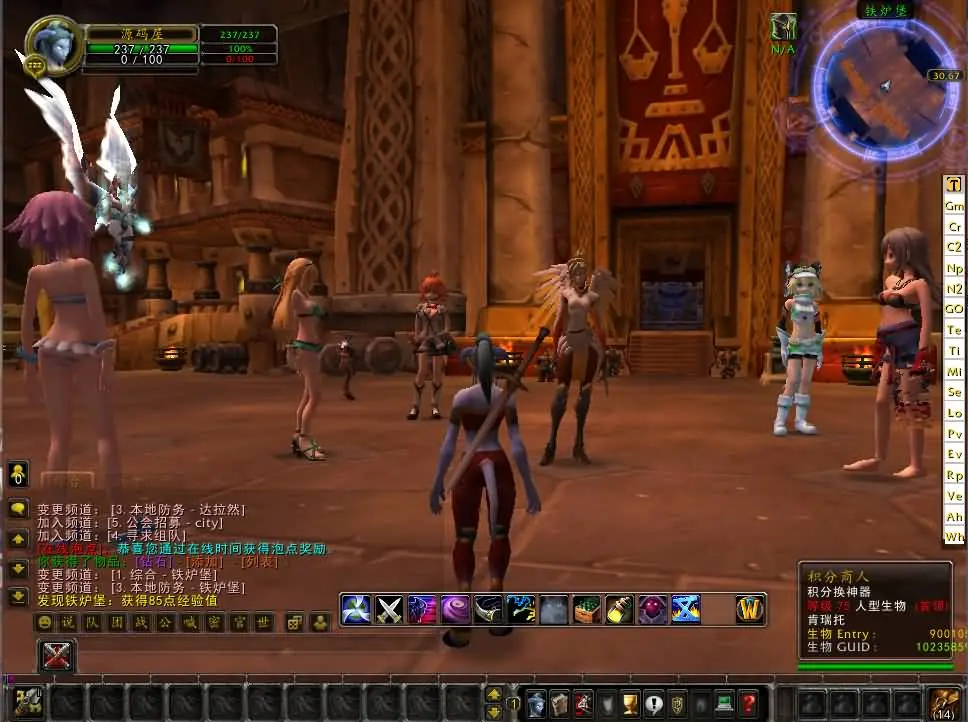This screenshot has height=722, width=968.
Task: Select the Gm addon button
Action: point(954,205)
